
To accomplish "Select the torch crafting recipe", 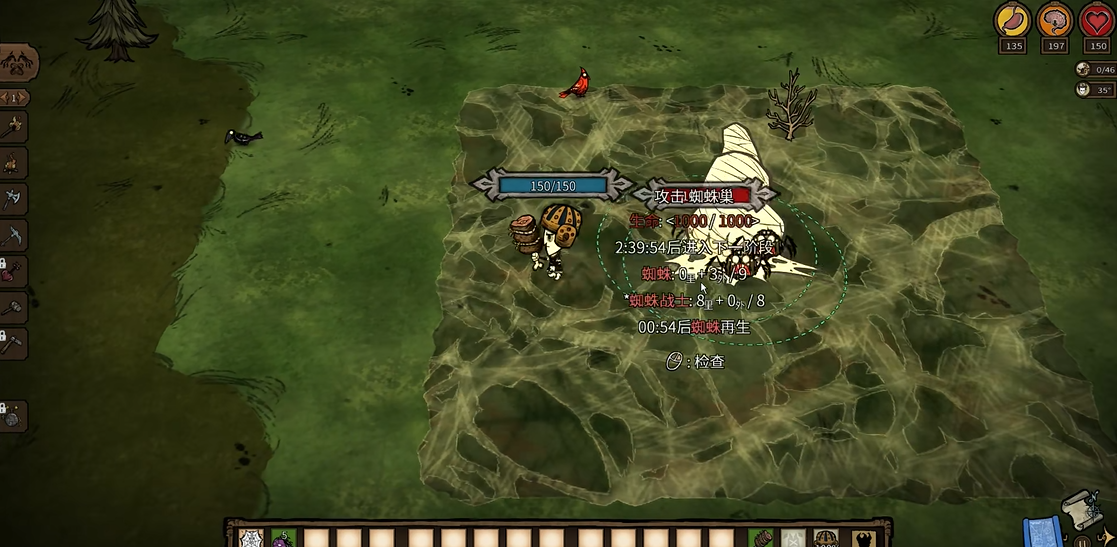I will (14, 127).
